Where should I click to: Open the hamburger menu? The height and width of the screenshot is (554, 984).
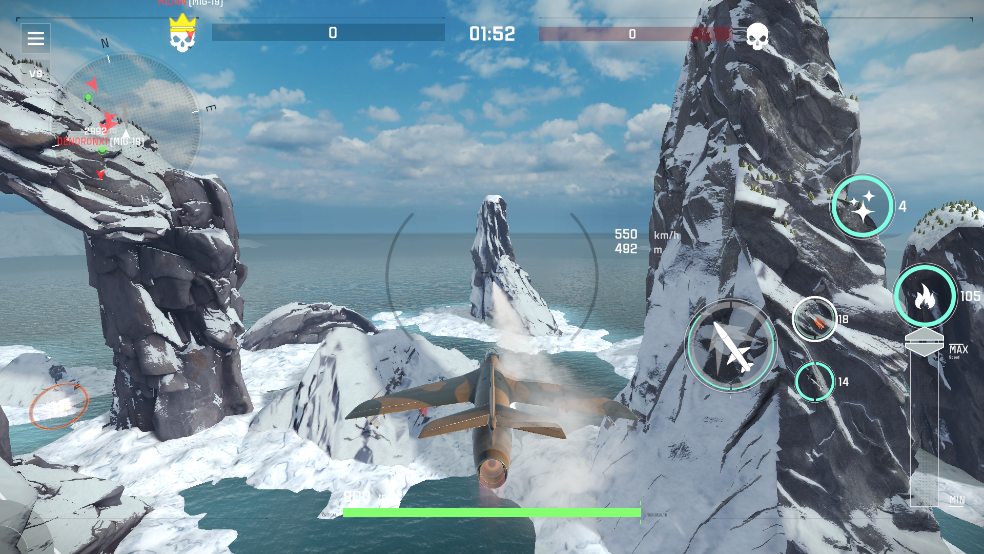pos(36,39)
